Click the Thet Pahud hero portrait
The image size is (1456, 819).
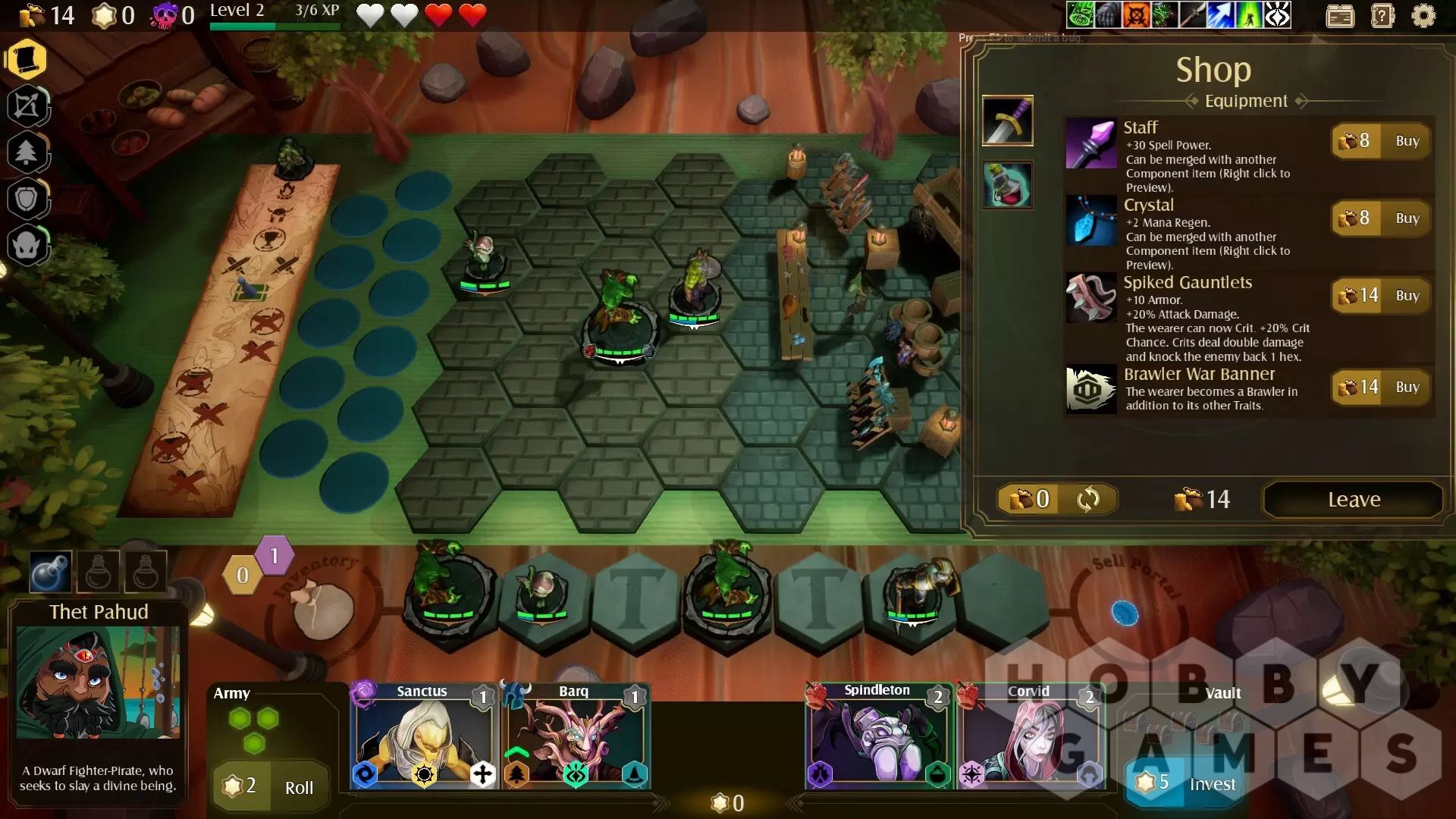(98, 682)
